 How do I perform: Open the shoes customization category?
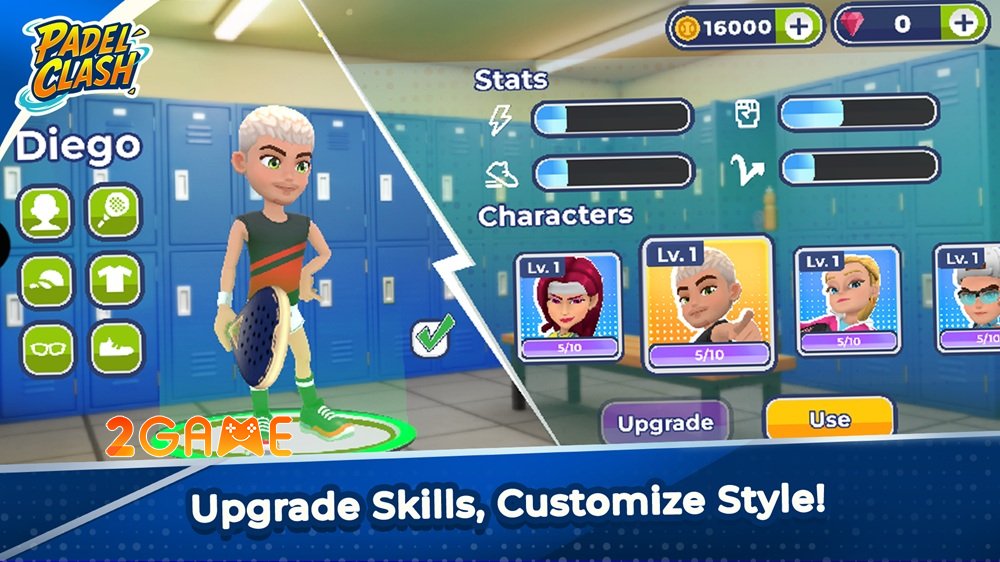(x=114, y=348)
